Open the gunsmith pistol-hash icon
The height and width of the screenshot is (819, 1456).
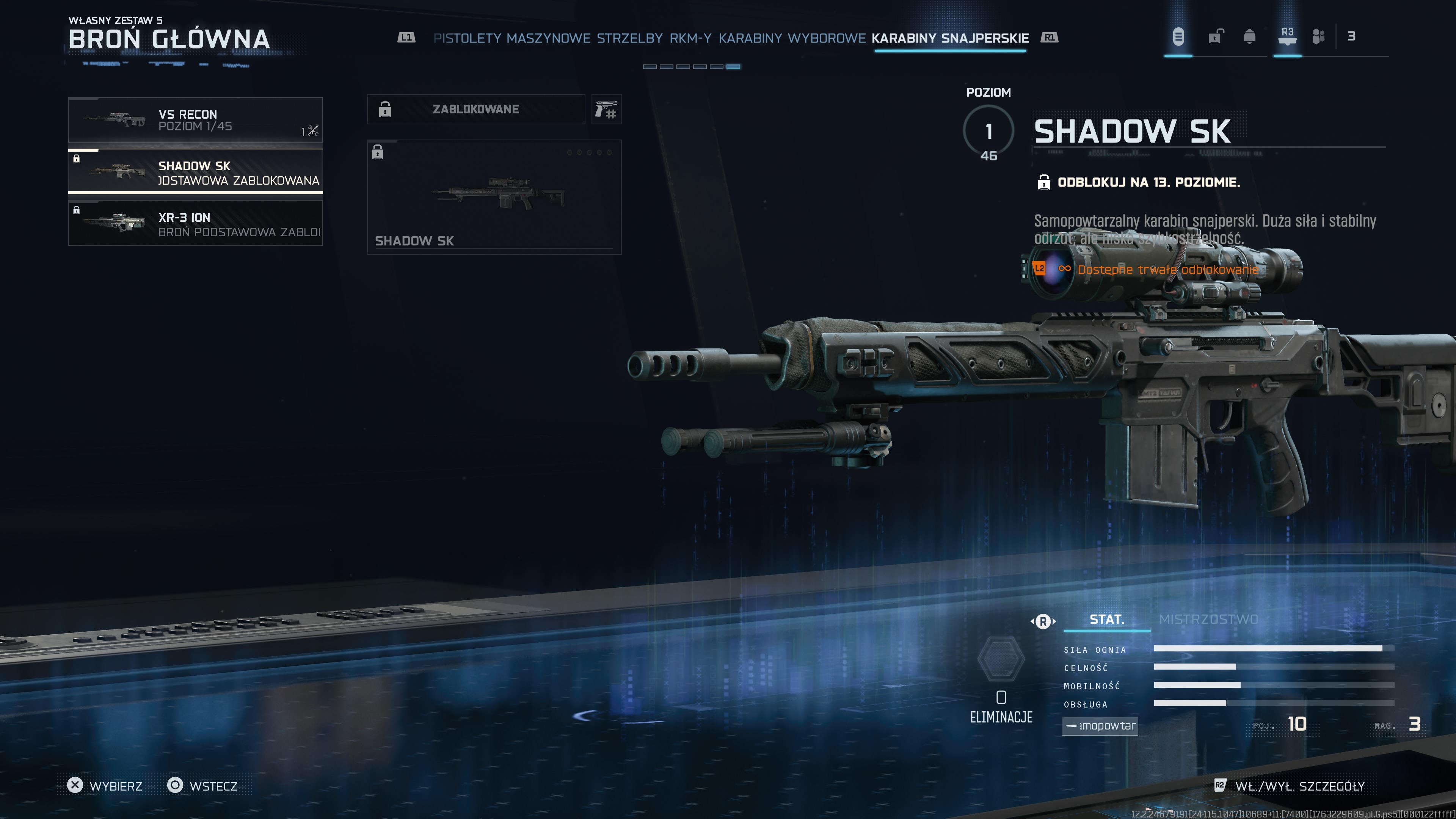pos(606,109)
